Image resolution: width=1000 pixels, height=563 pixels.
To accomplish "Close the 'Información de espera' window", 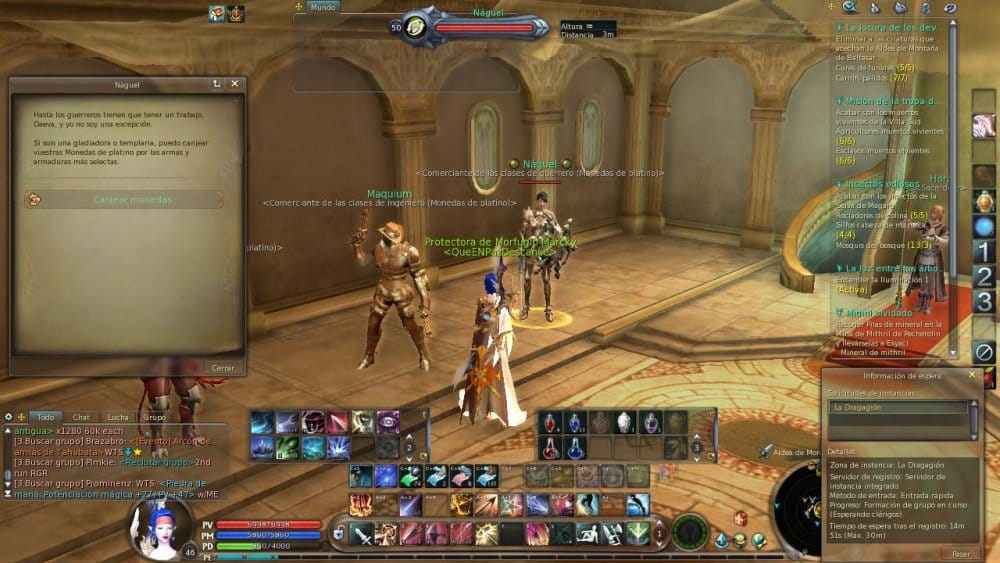I will coord(971,375).
